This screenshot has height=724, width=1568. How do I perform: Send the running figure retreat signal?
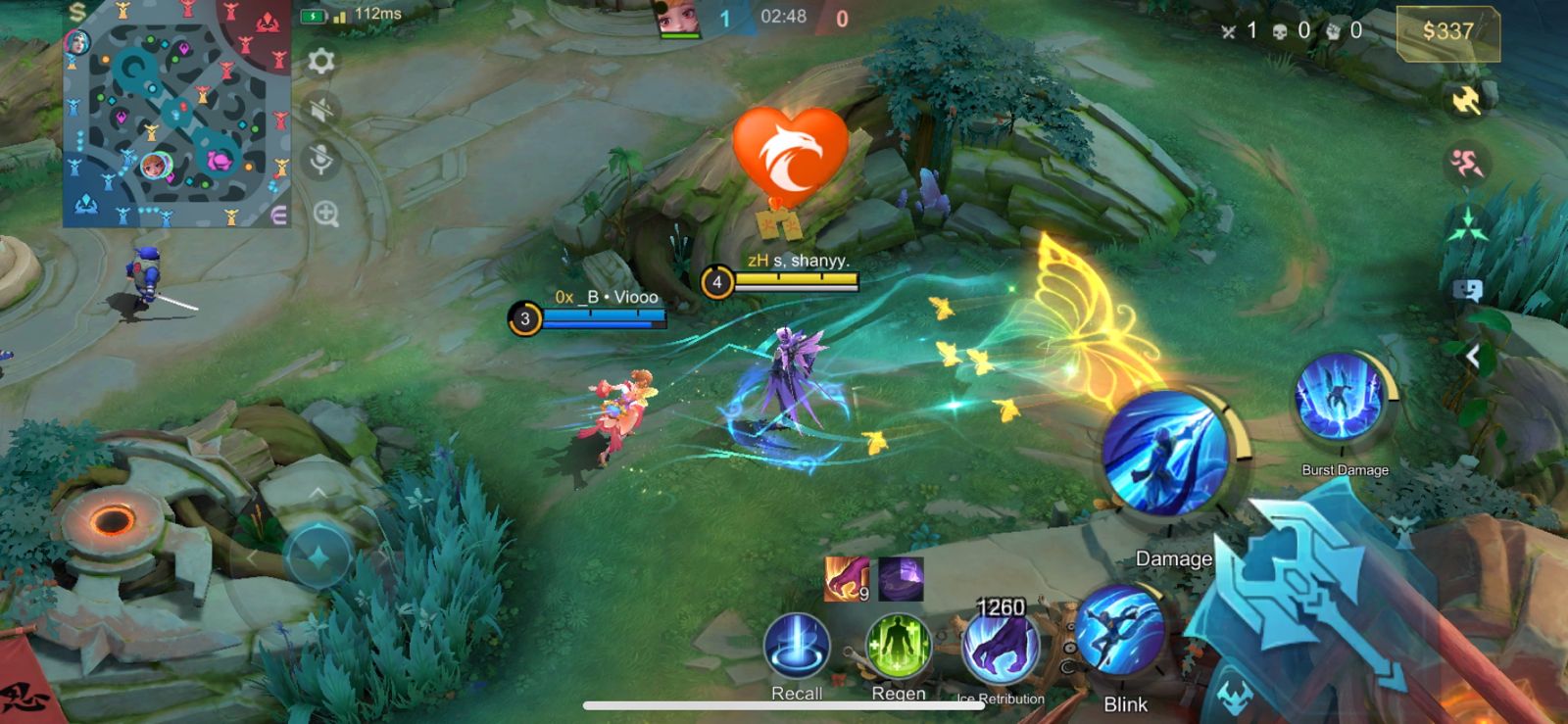tap(1466, 164)
